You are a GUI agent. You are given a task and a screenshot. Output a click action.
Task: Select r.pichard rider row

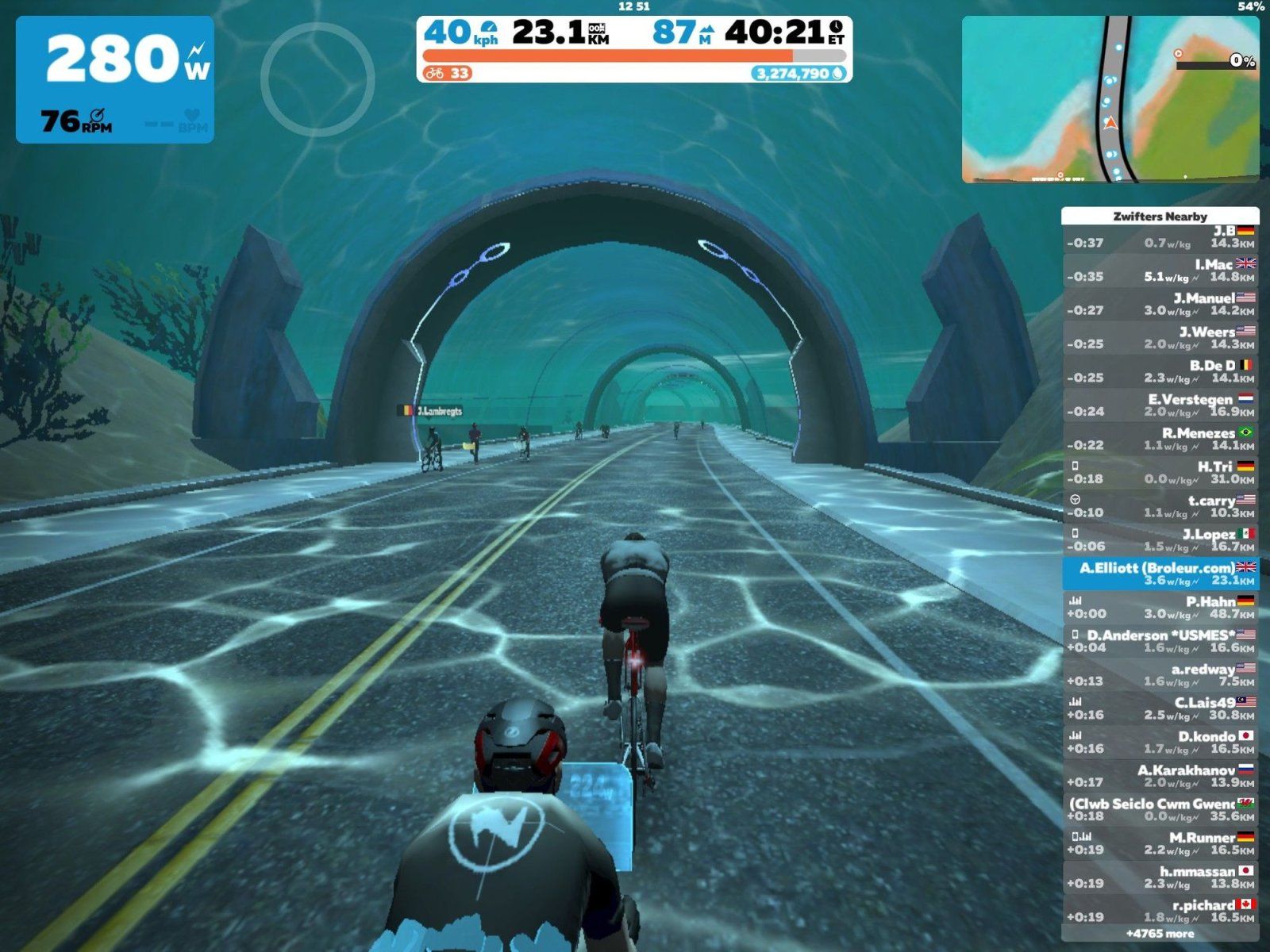click(x=1160, y=911)
